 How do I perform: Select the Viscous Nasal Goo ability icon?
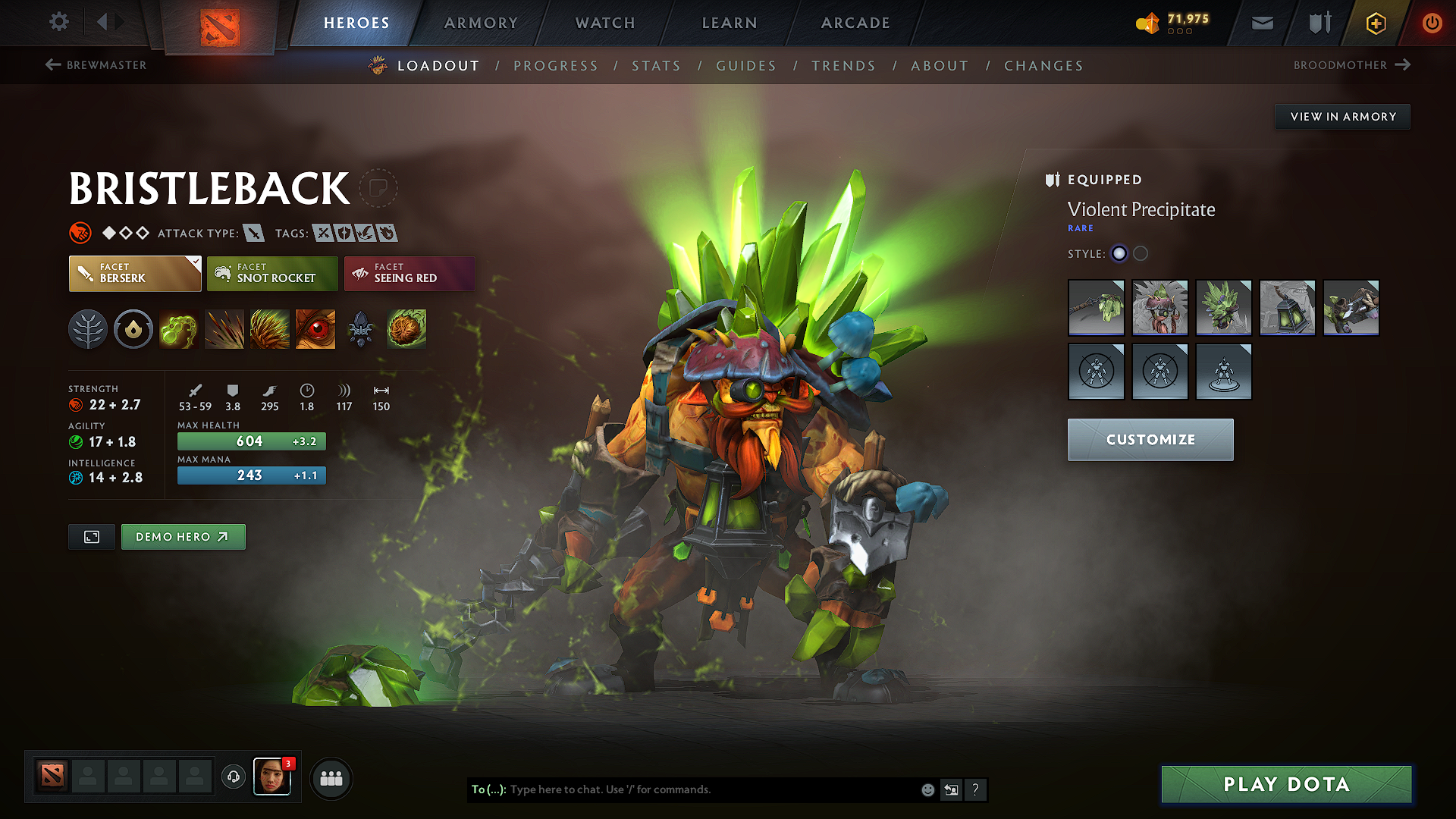[179, 329]
